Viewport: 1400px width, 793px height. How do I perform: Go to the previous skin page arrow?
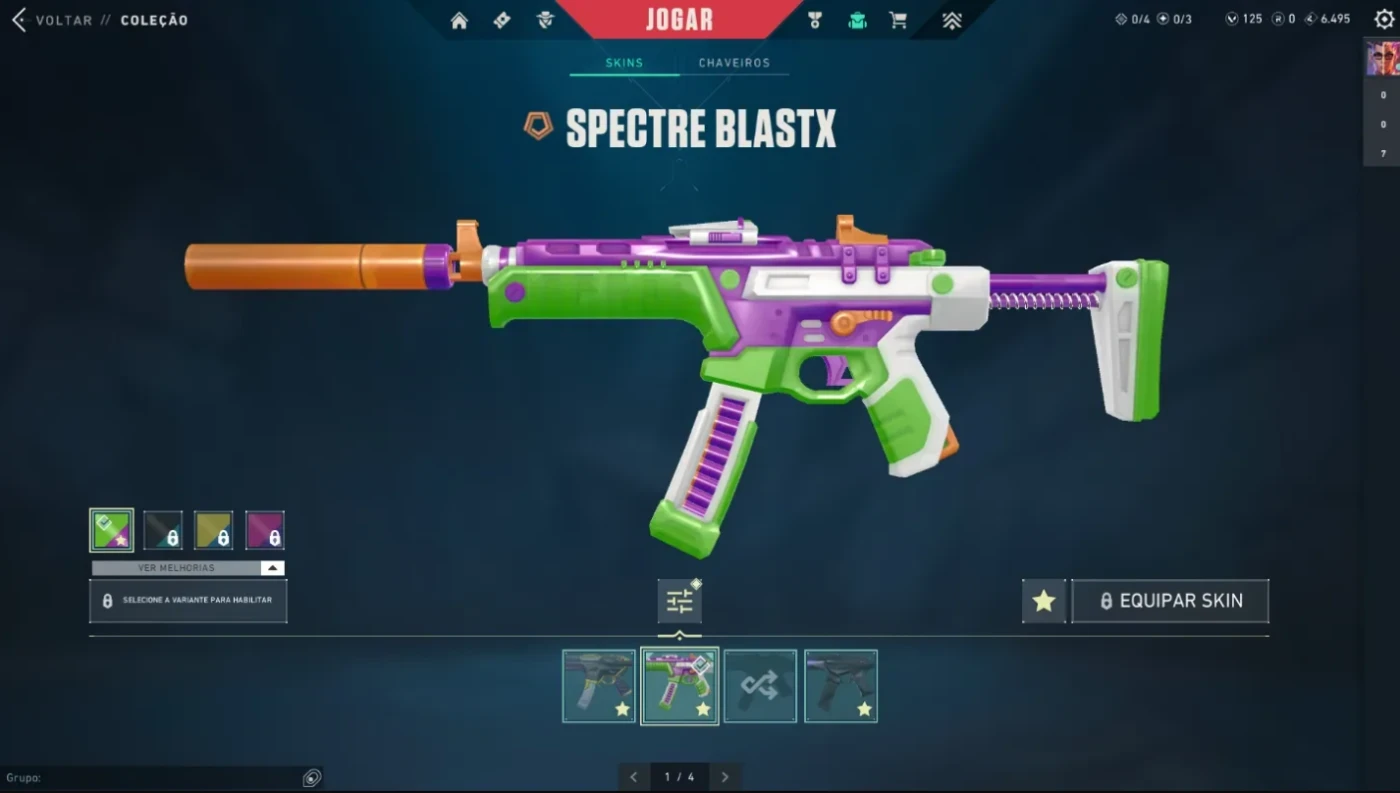point(633,777)
